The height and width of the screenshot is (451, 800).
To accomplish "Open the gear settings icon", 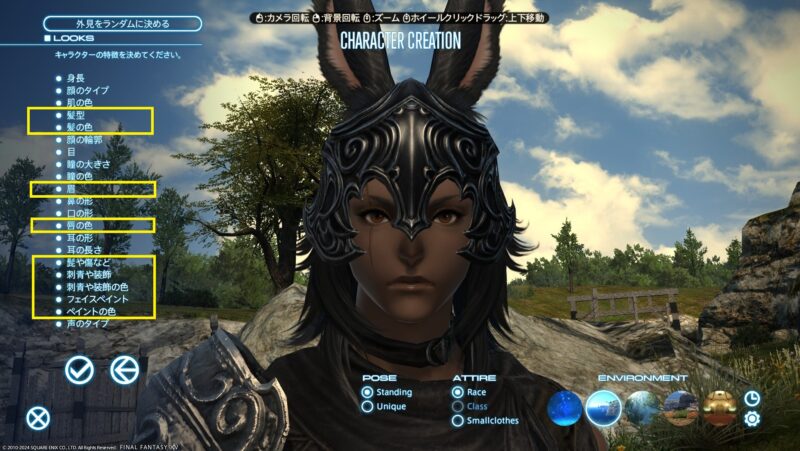I will tap(752, 419).
